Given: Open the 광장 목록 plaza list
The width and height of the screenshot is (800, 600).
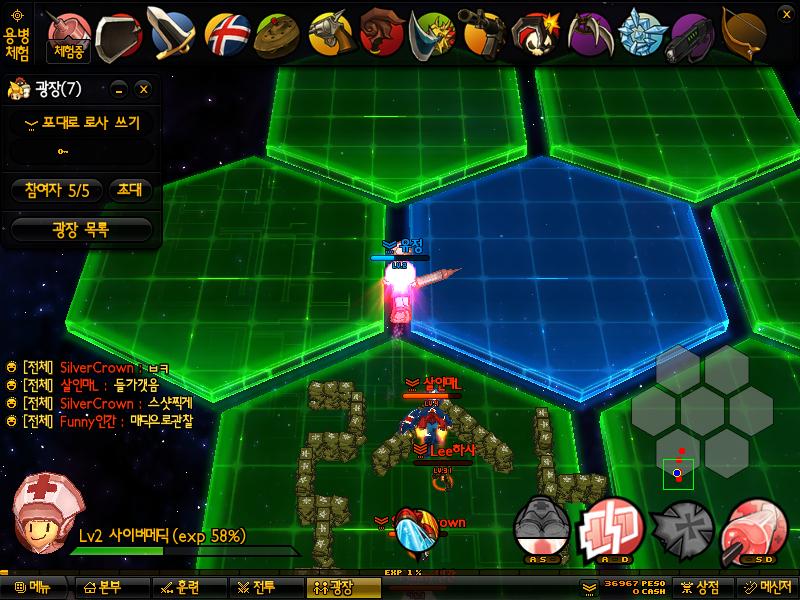Looking at the screenshot, I should click(81, 229).
